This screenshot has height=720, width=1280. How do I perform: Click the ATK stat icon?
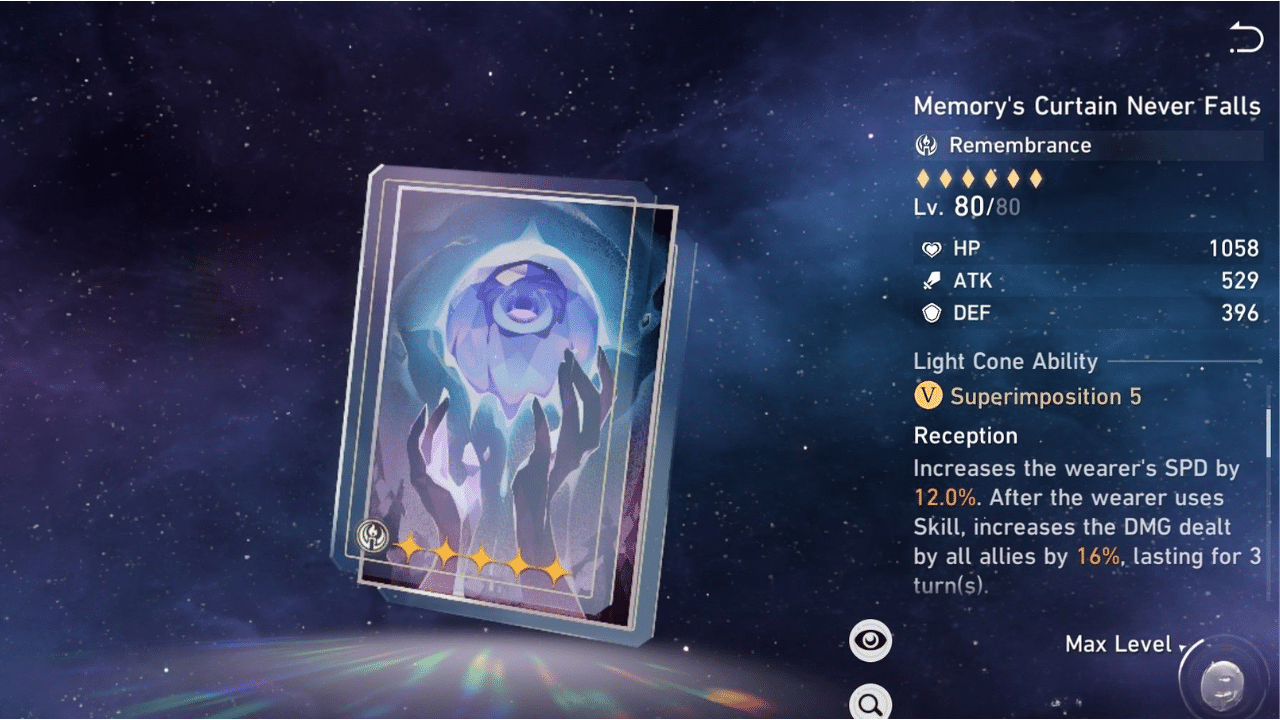[932, 281]
